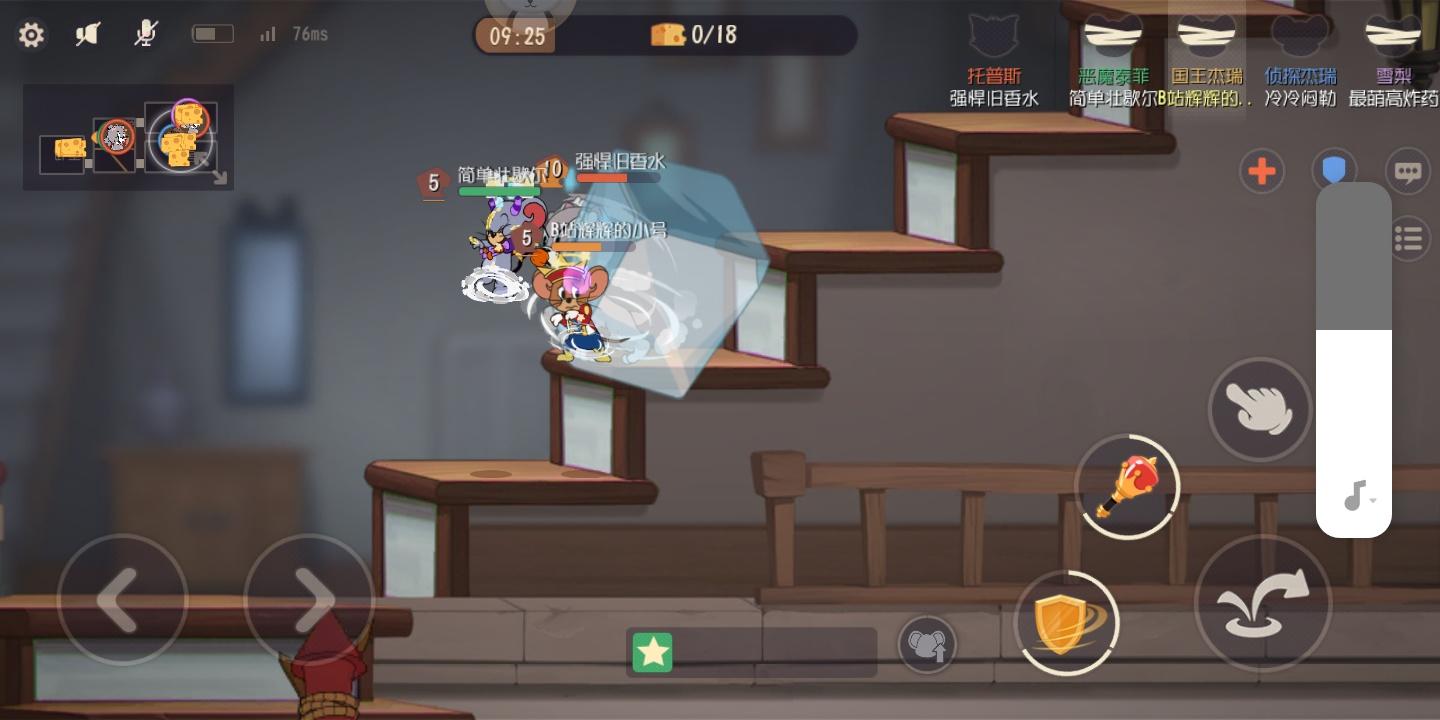
Task: Activate the golden shield skill
Action: point(1066,622)
